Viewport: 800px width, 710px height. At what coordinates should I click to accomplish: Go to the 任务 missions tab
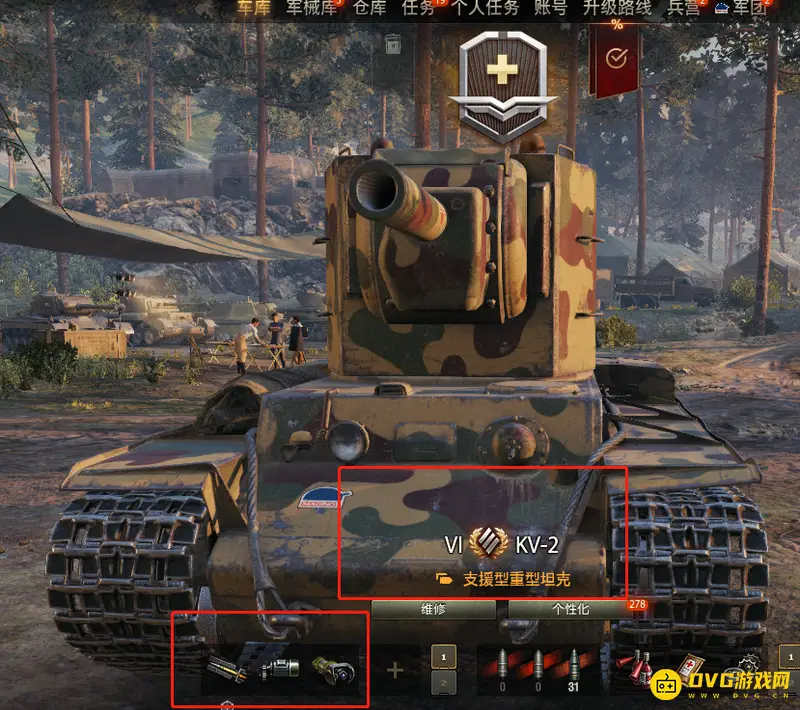pyautogui.click(x=418, y=8)
